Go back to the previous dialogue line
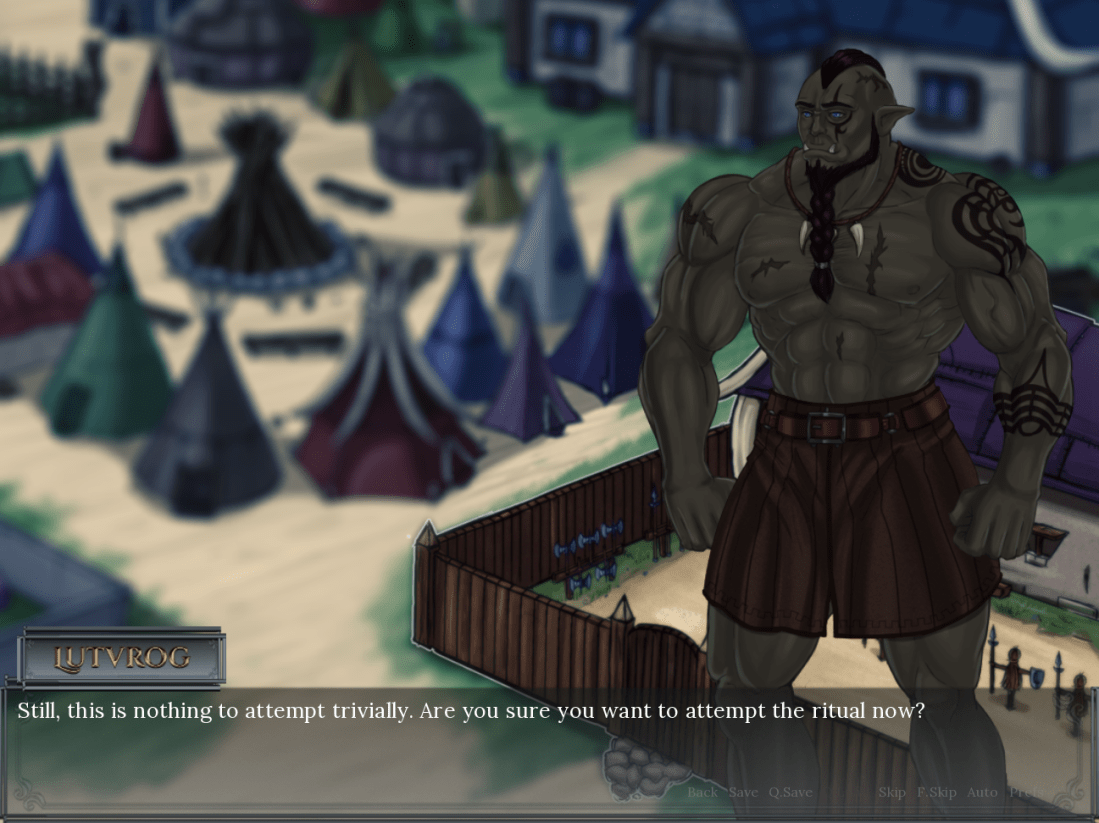 (x=702, y=792)
